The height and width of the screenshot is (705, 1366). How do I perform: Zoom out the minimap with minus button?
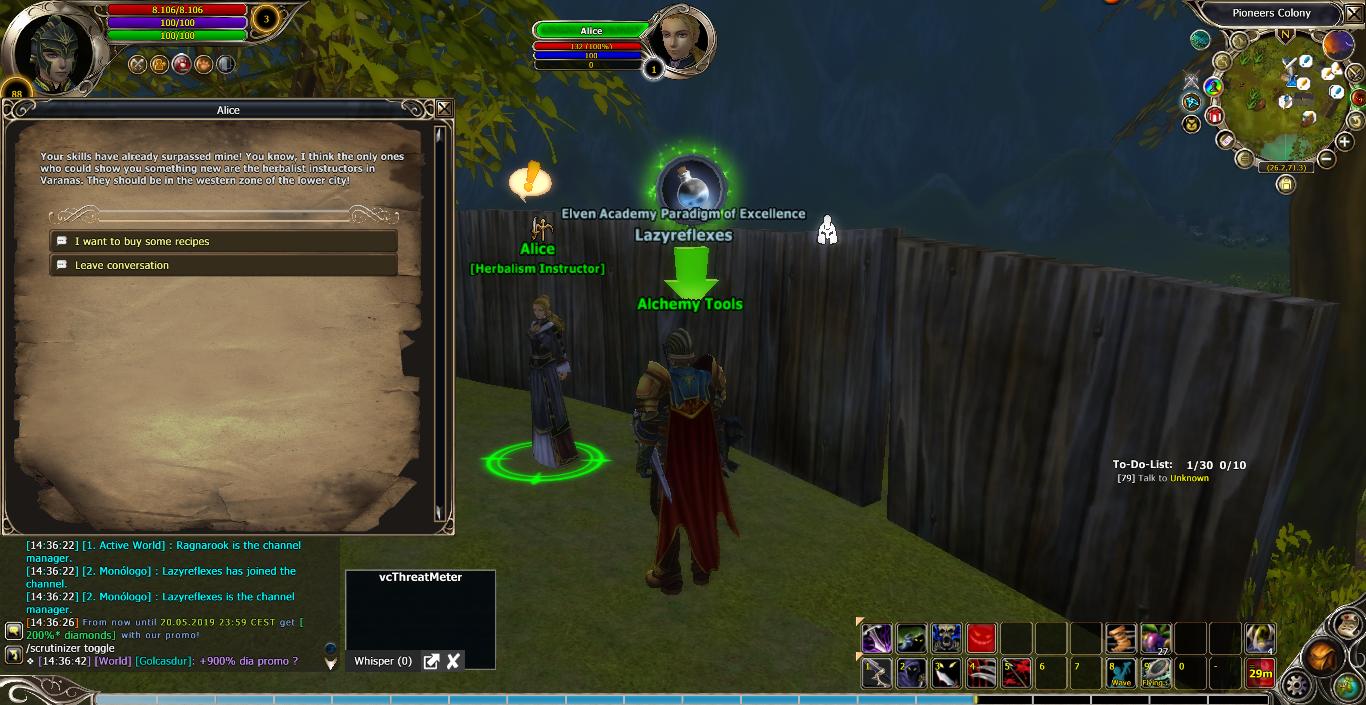1327,158
